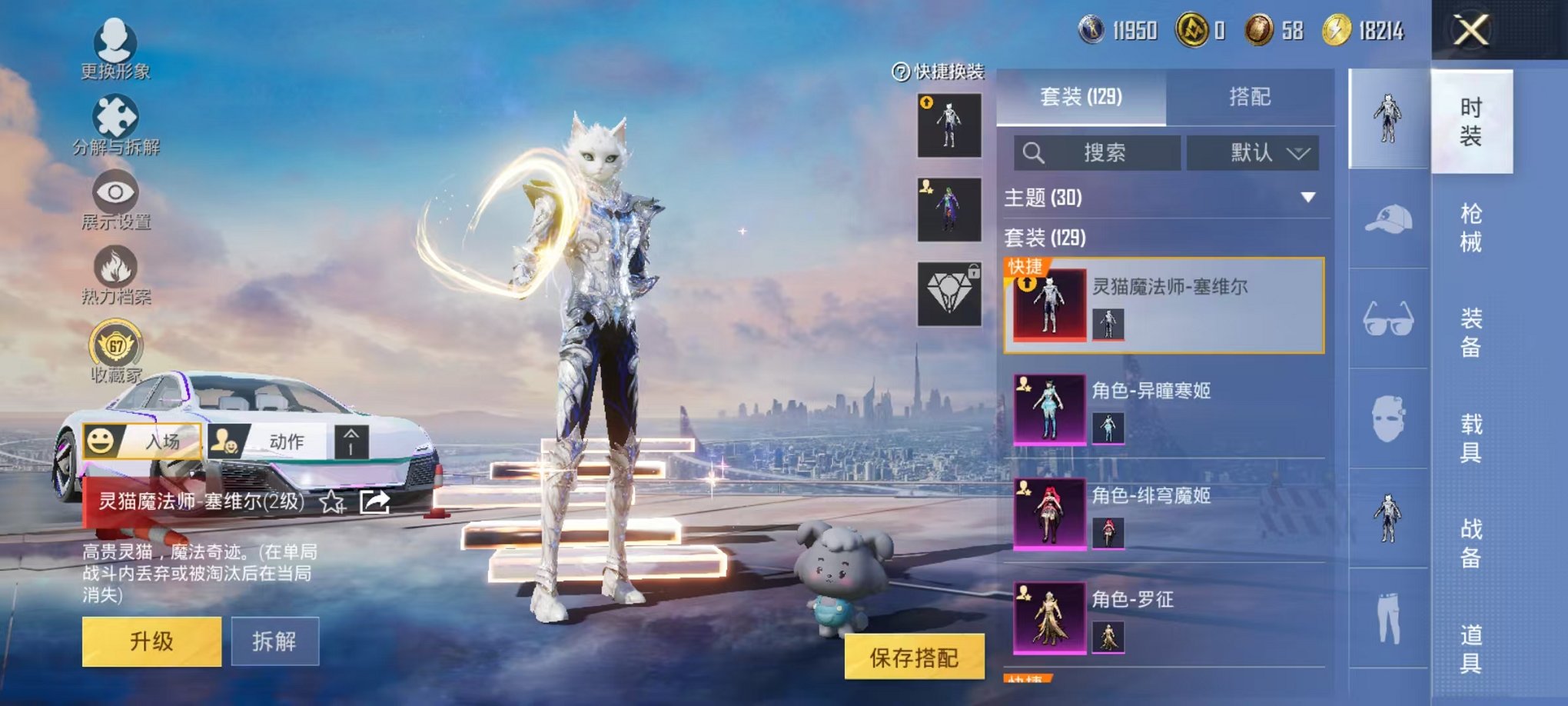Close the wardrobe screen with the X
The height and width of the screenshot is (706, 1568).
click(x=1471, y=31)
